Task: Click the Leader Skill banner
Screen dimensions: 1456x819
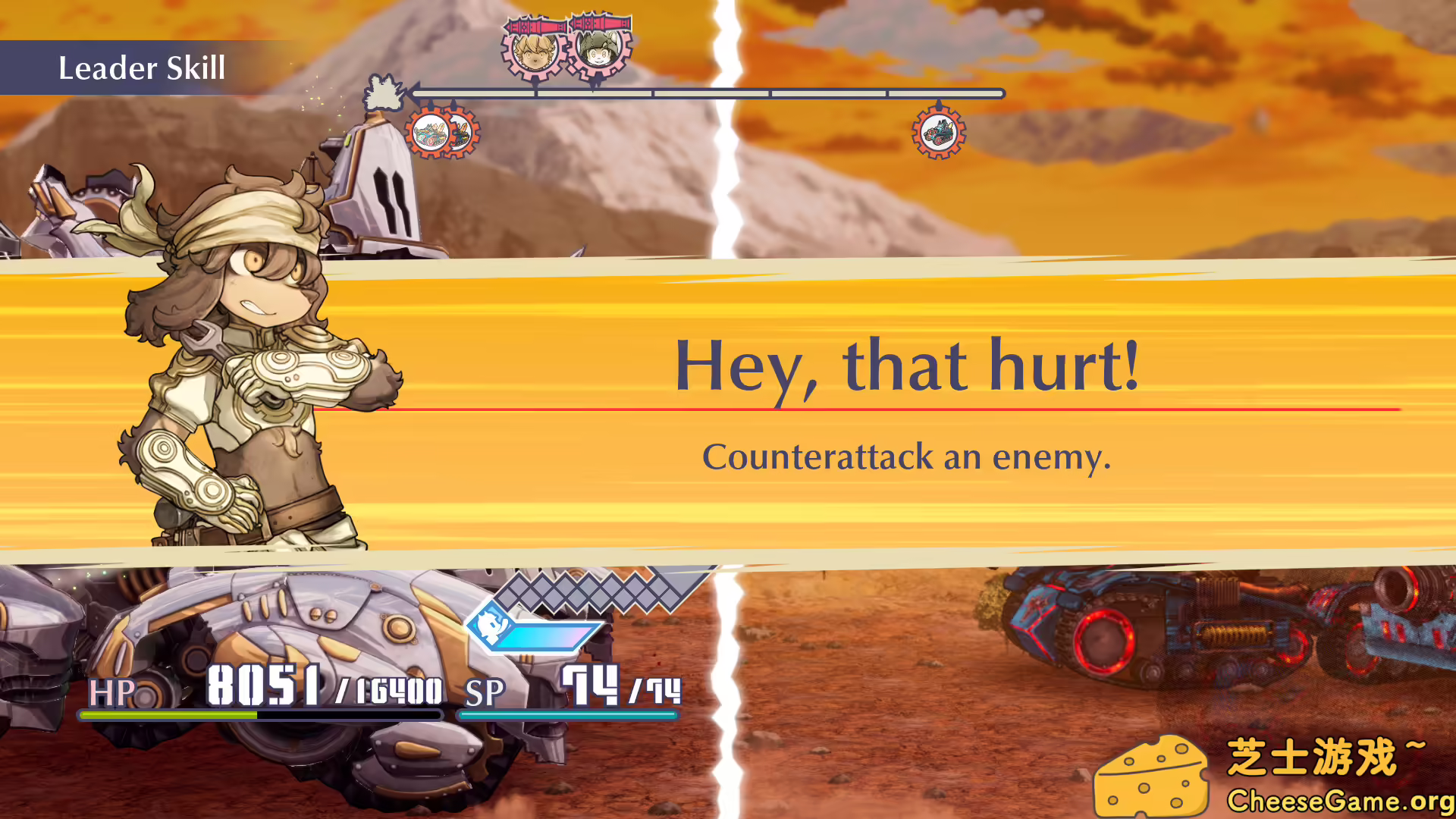Action: click(x=141, y=67)
